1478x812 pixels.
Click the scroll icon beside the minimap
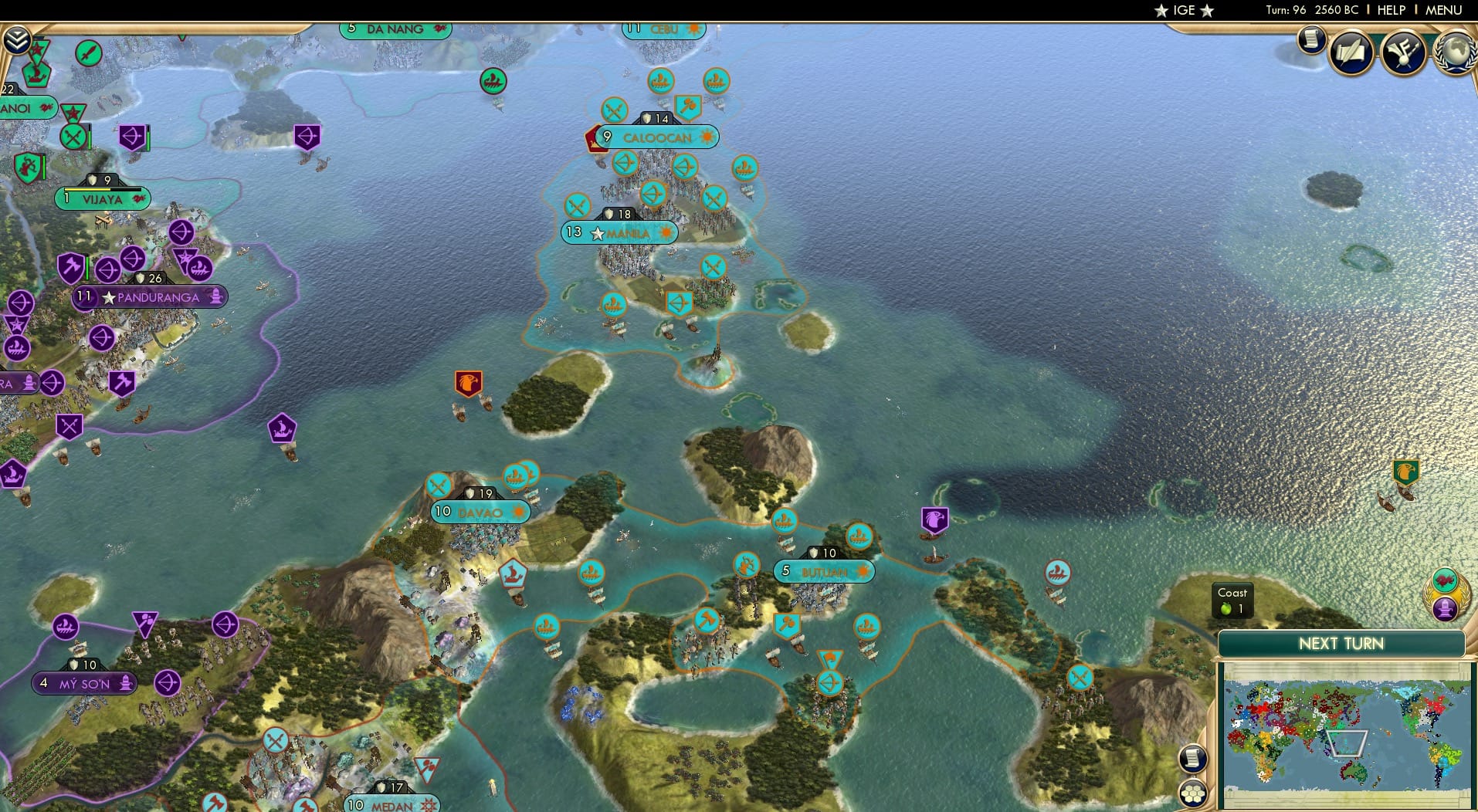1192,758
